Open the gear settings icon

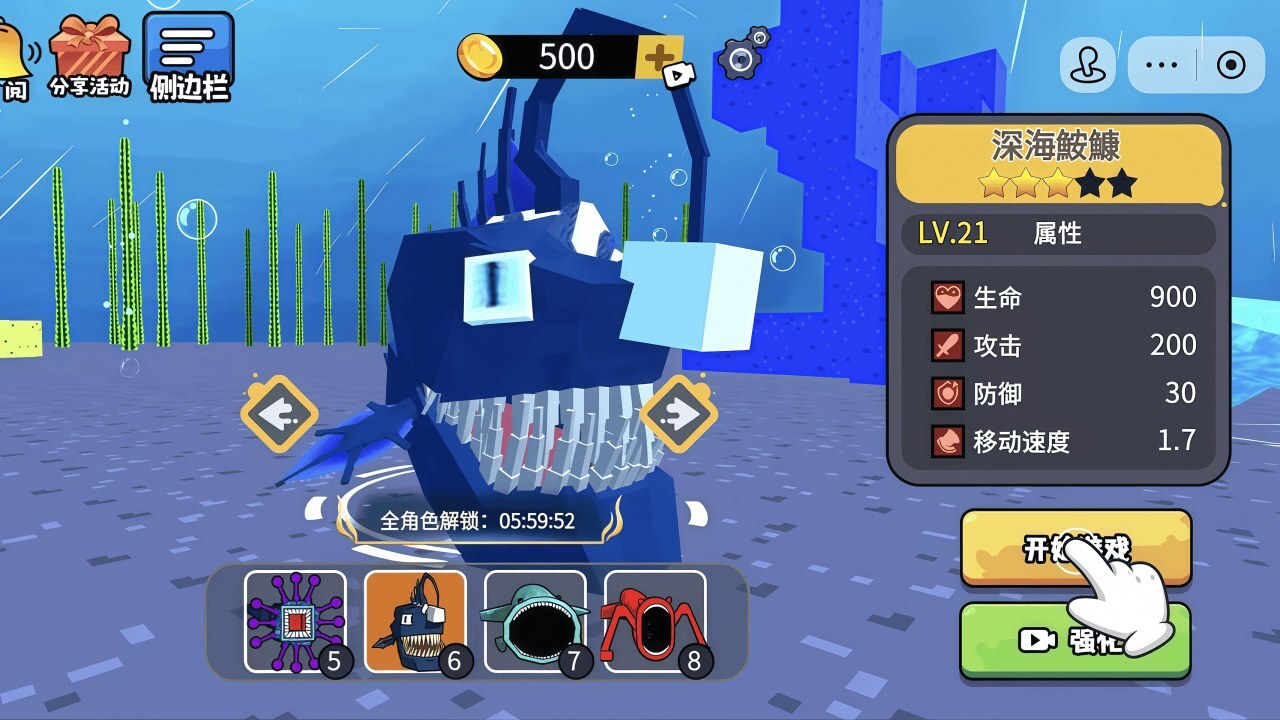click(x=743, y=59)
